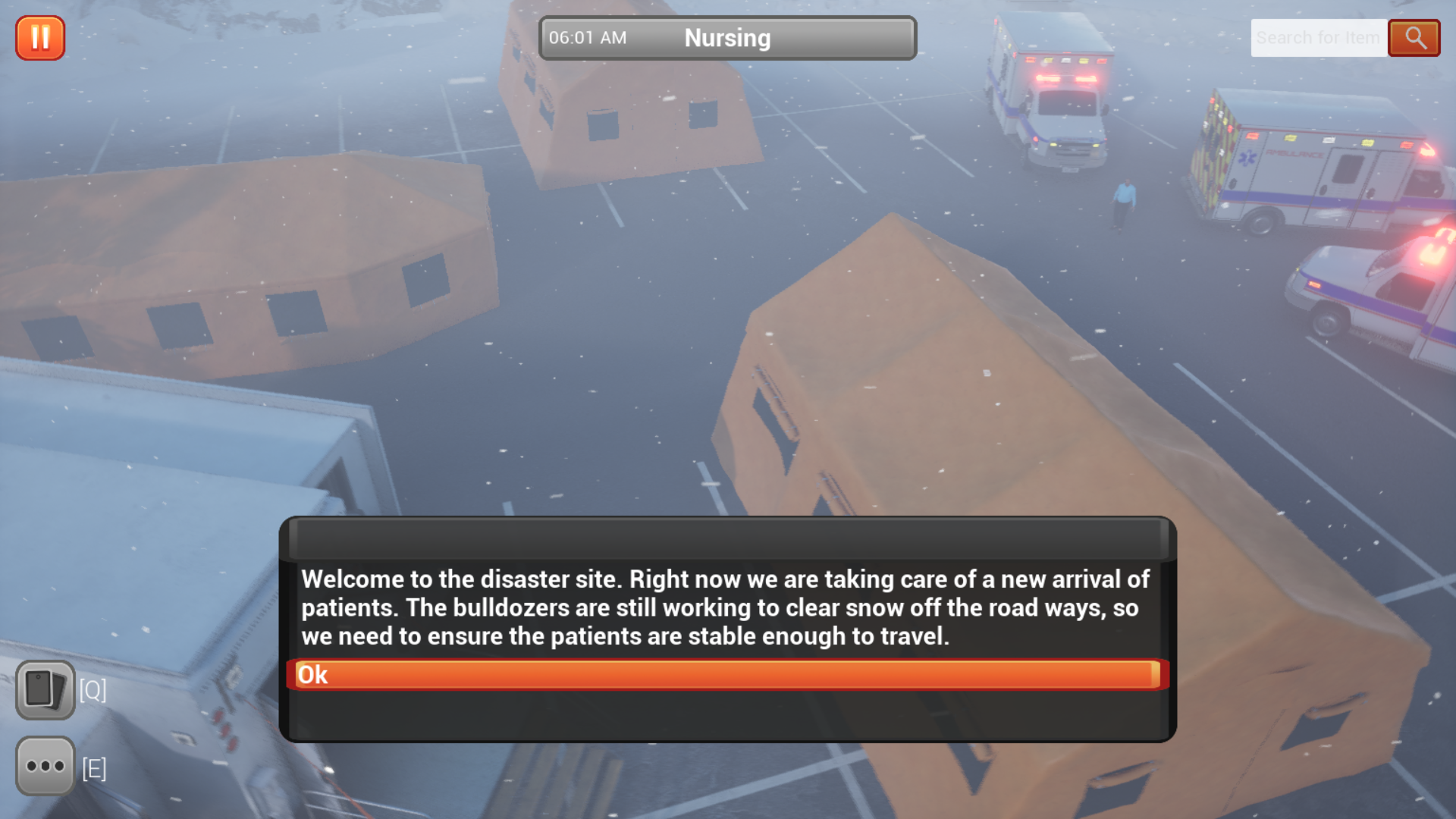This screenshot has height=819, width=1456.
Task: Hit the magnifying glass search button
Action: (1414, 38)
